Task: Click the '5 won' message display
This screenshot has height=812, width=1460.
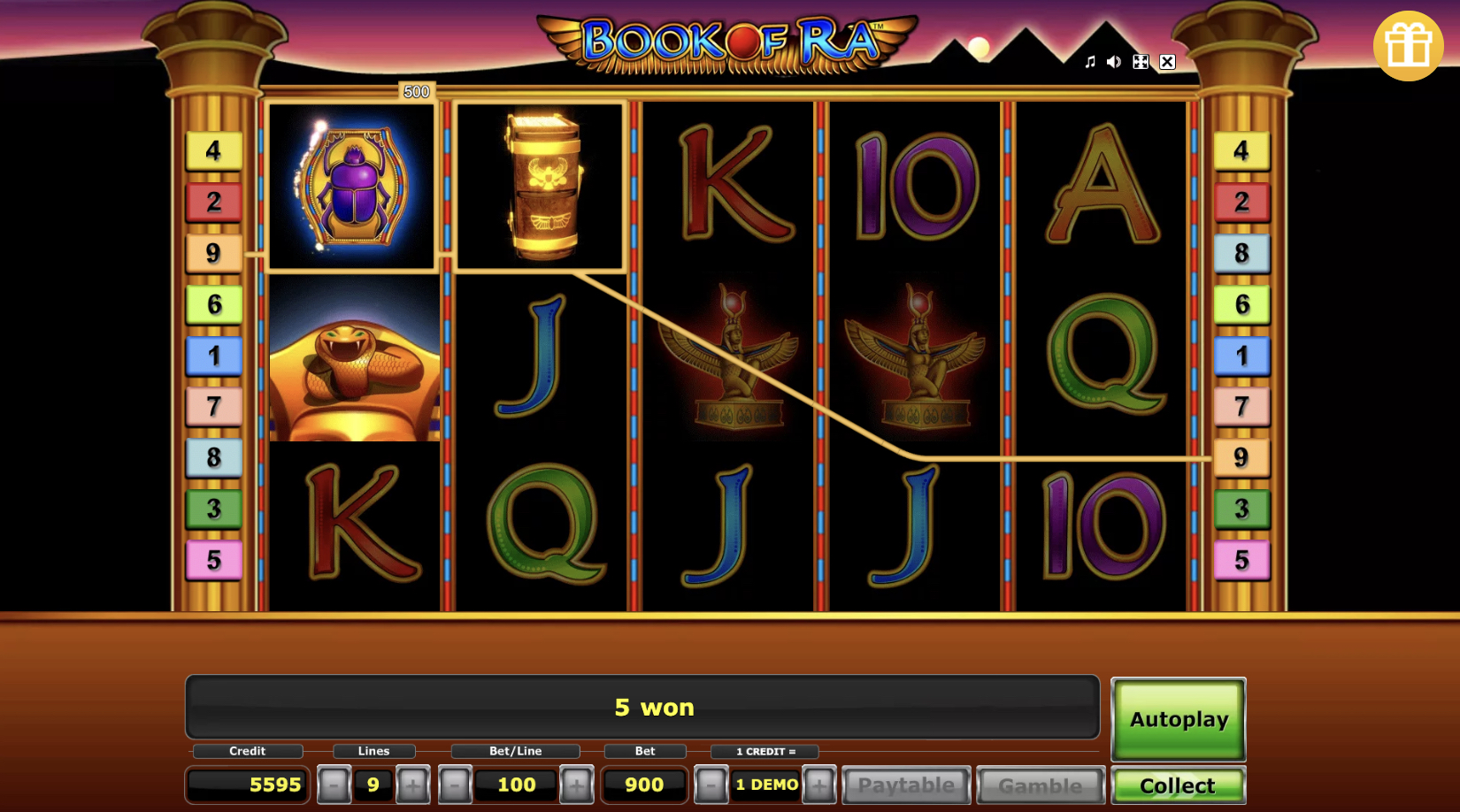Action: pyautogui.click(x=643, y=707)
